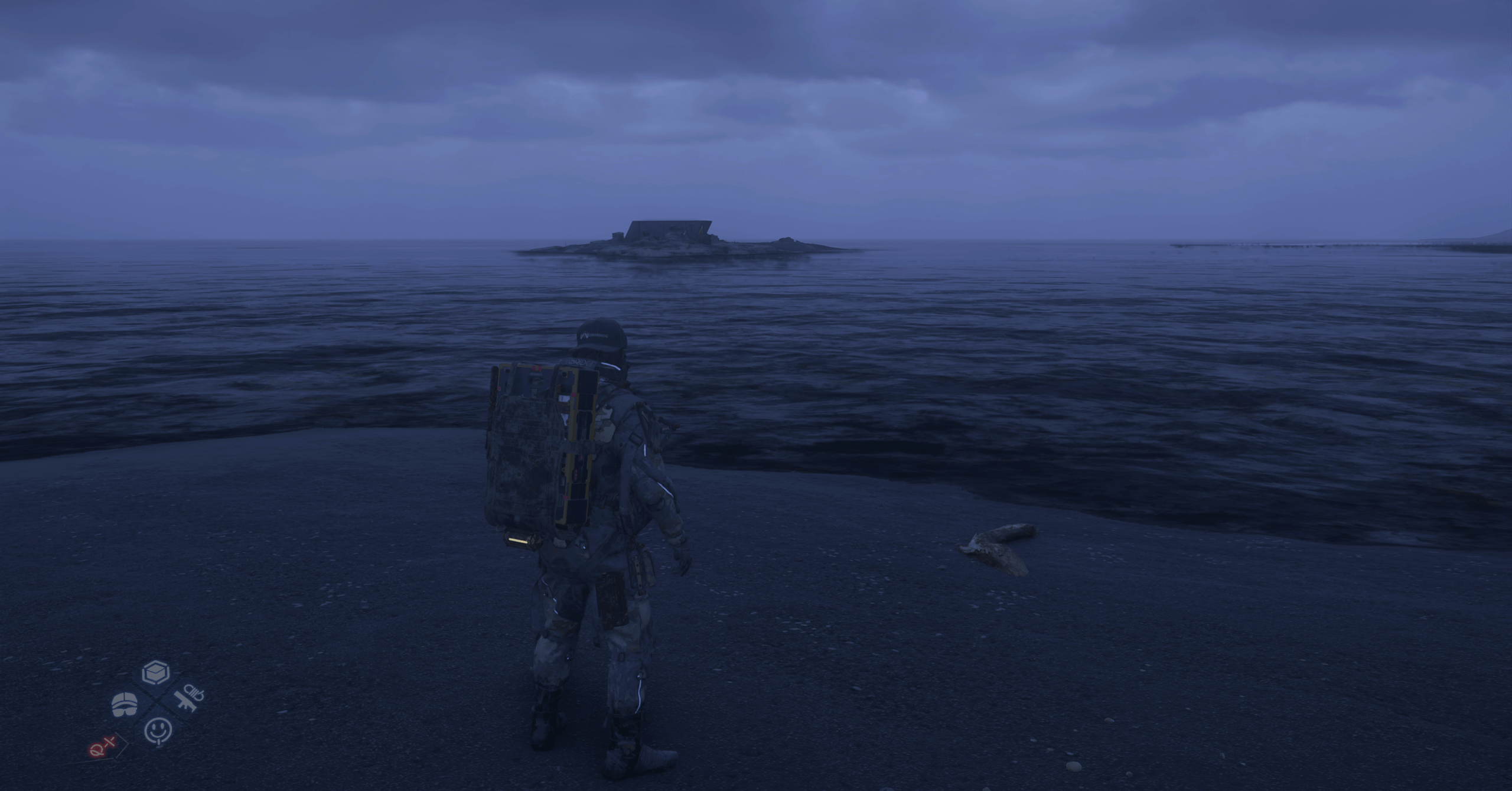Activate the smiley face icon
Viewport: 1512px width, 791px height.
[x=158, y=730]
